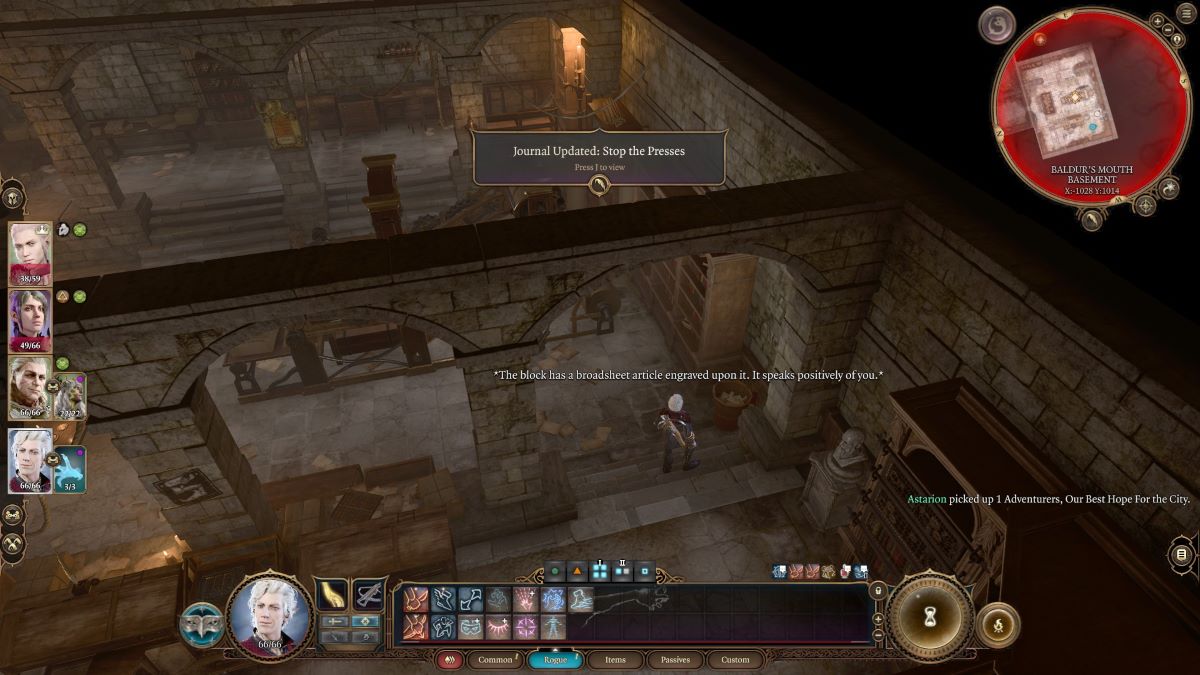Select the crossbow ranged weapon slot
1200x675 pixels.
(368, 595)
